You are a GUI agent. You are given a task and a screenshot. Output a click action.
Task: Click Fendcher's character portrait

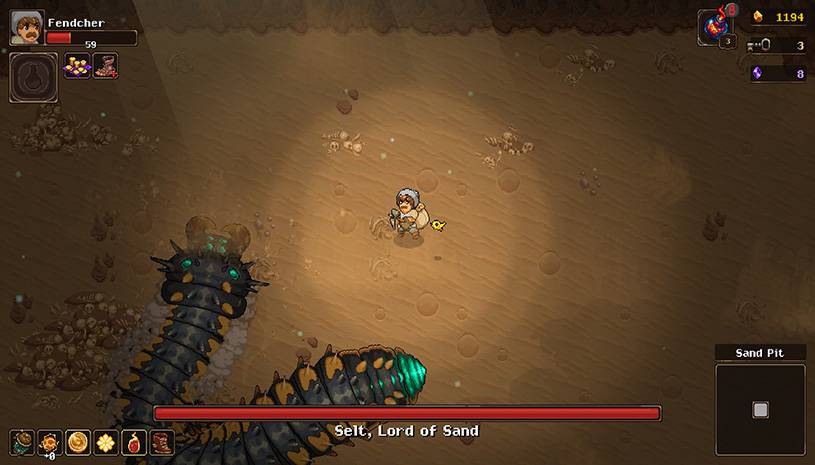coord(27,28)
